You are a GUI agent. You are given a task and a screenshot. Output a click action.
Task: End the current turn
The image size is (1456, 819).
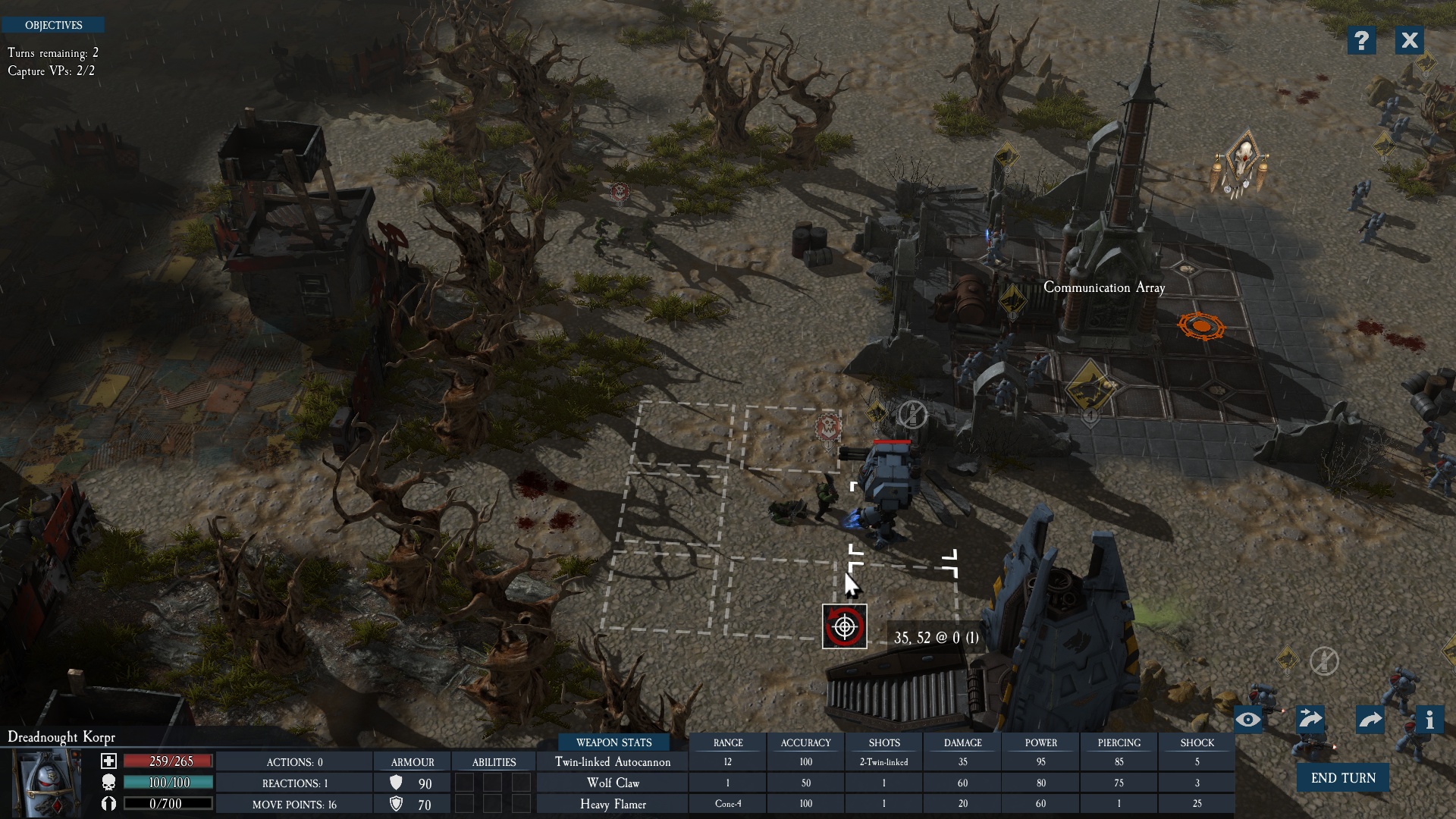click(x=1342, y=778)
